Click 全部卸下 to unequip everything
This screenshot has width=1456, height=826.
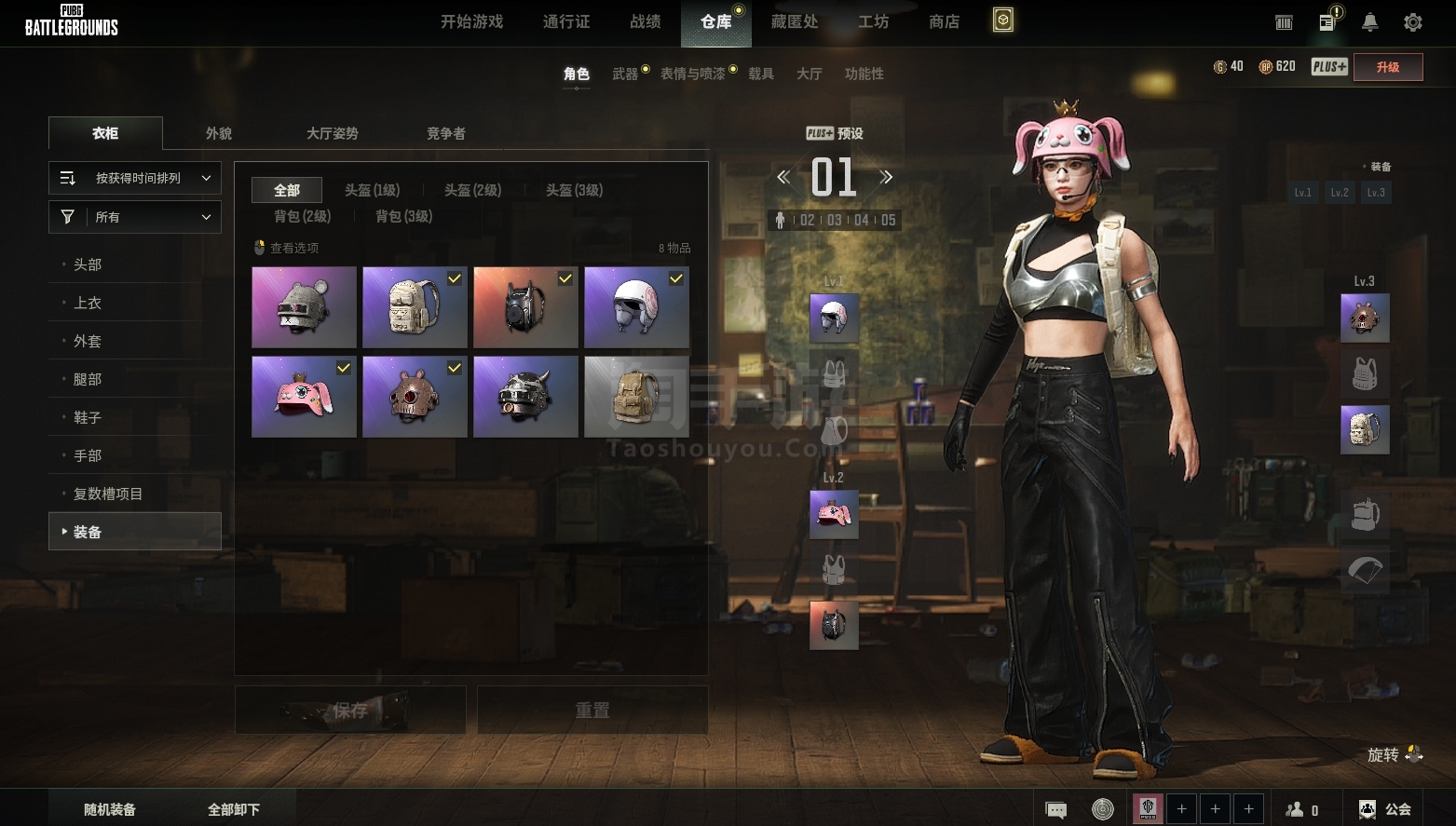(x=234, y=809)
